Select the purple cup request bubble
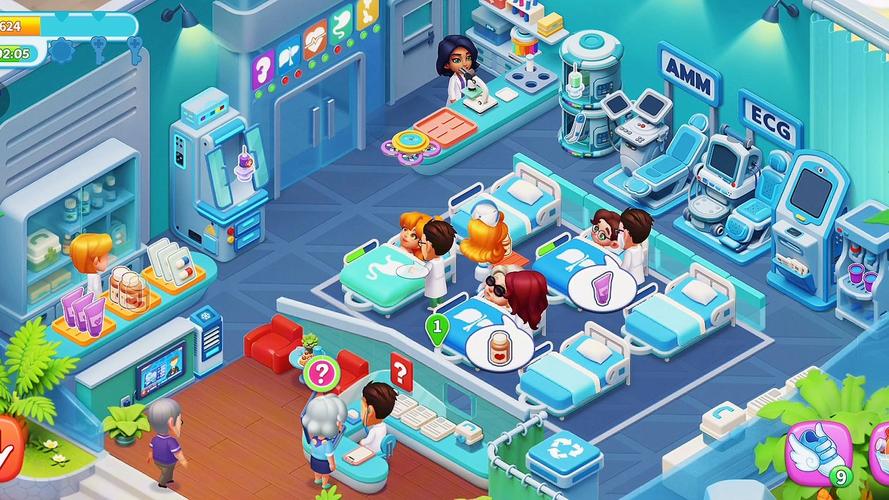889x500 pixels. click(x=603, y=290)
